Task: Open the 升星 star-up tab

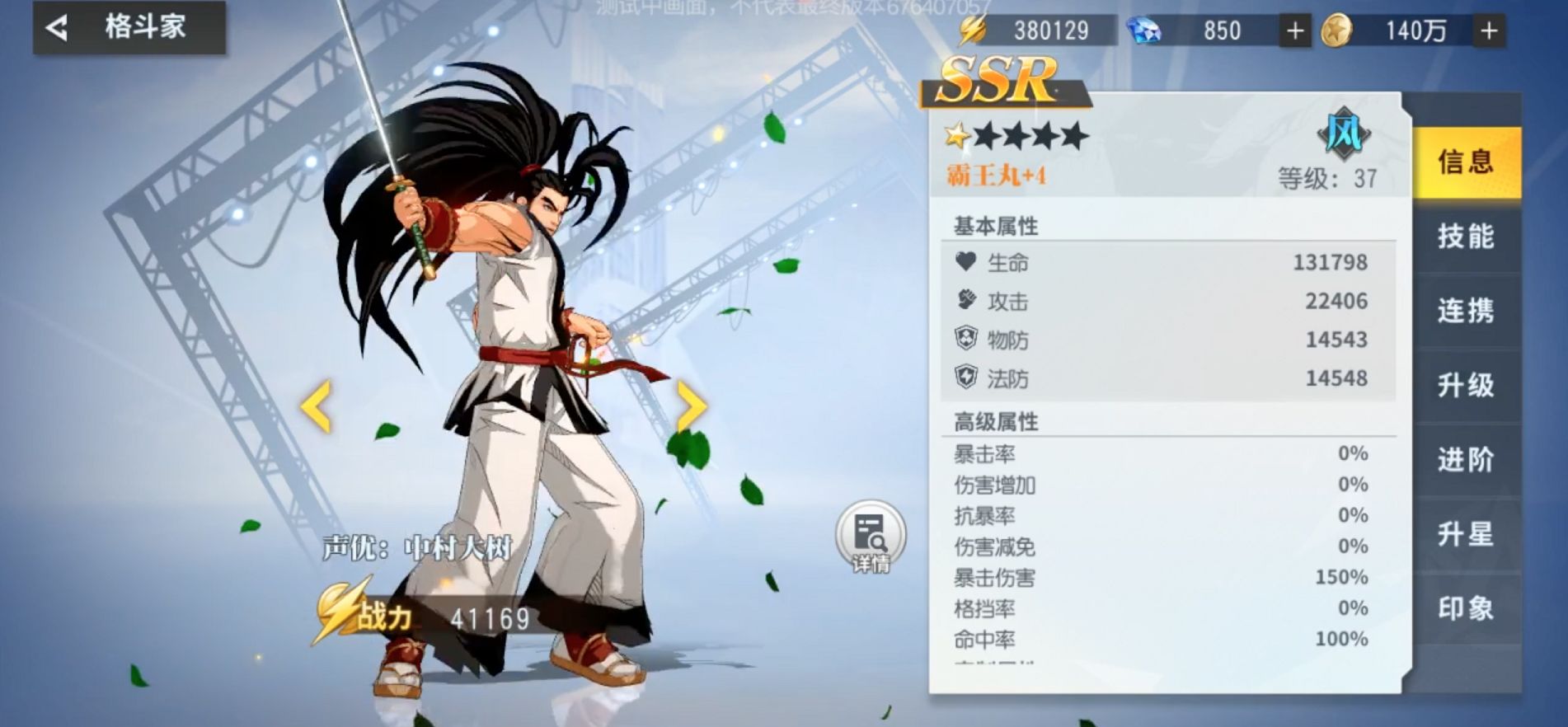Action: point(1466,534)
